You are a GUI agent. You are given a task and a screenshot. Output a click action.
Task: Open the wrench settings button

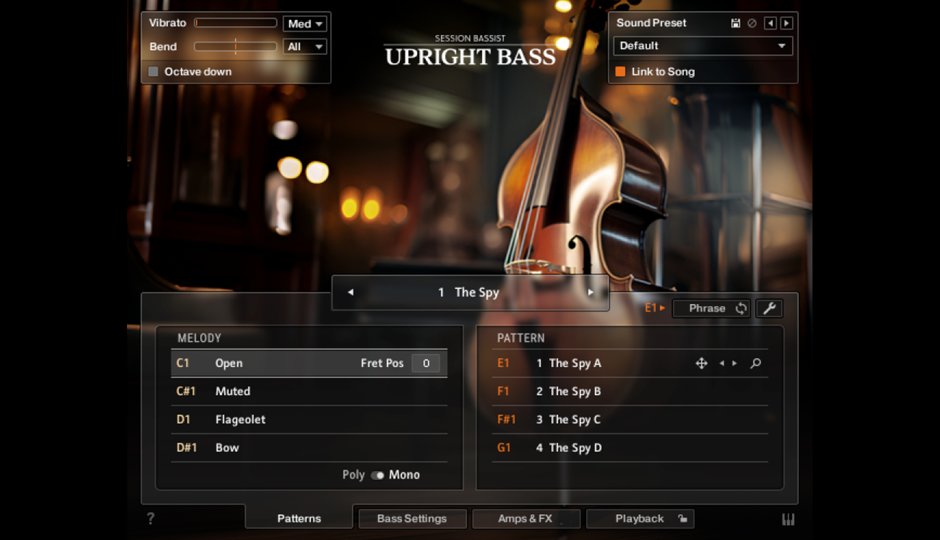(x=769, y=308)
